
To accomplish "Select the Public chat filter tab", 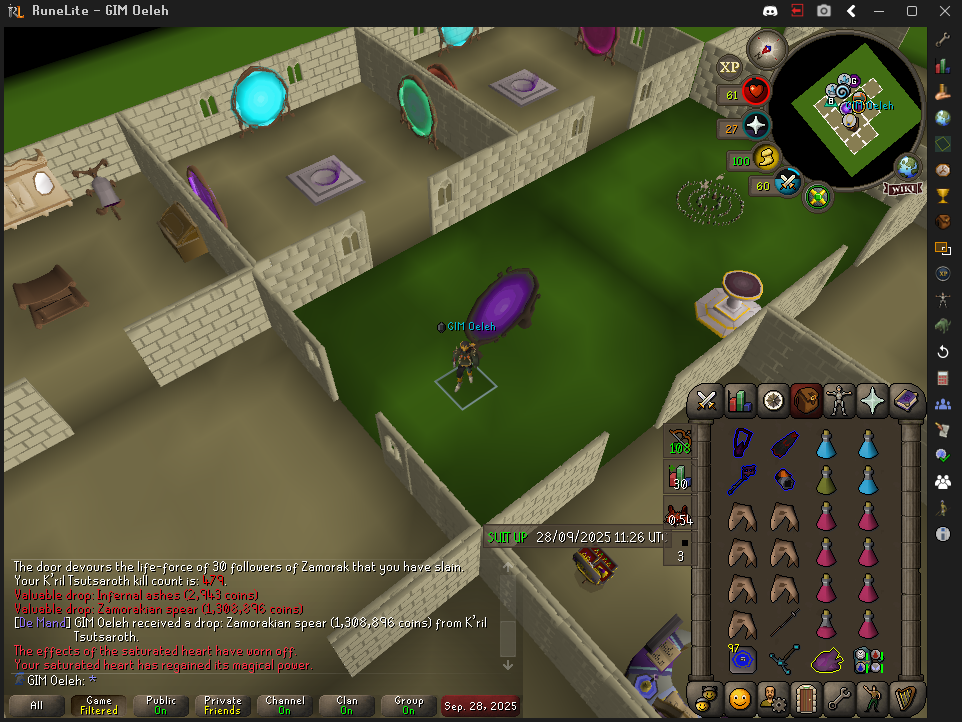I will click(160, 705).
